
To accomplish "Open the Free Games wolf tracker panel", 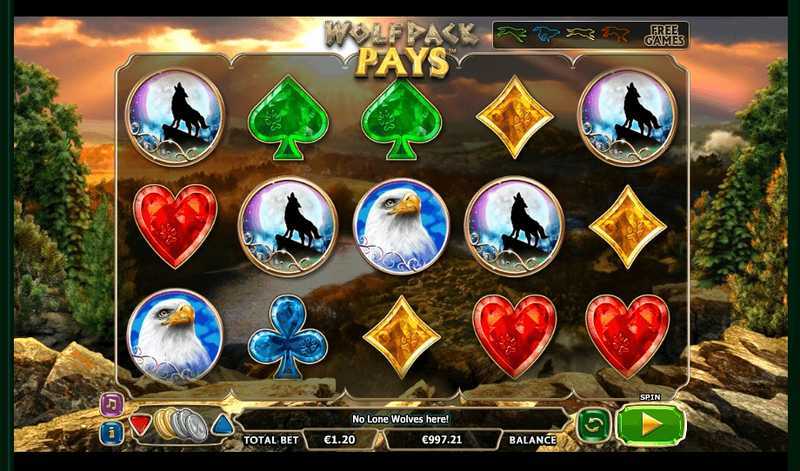I will pyautogui.click(x=590, y=35).
